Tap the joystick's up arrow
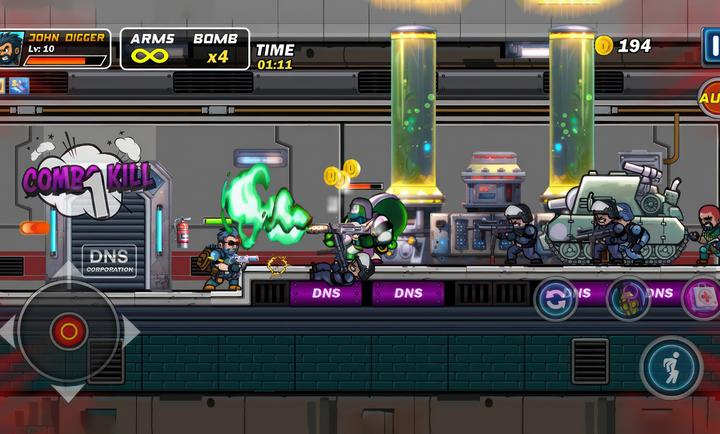 68,270
